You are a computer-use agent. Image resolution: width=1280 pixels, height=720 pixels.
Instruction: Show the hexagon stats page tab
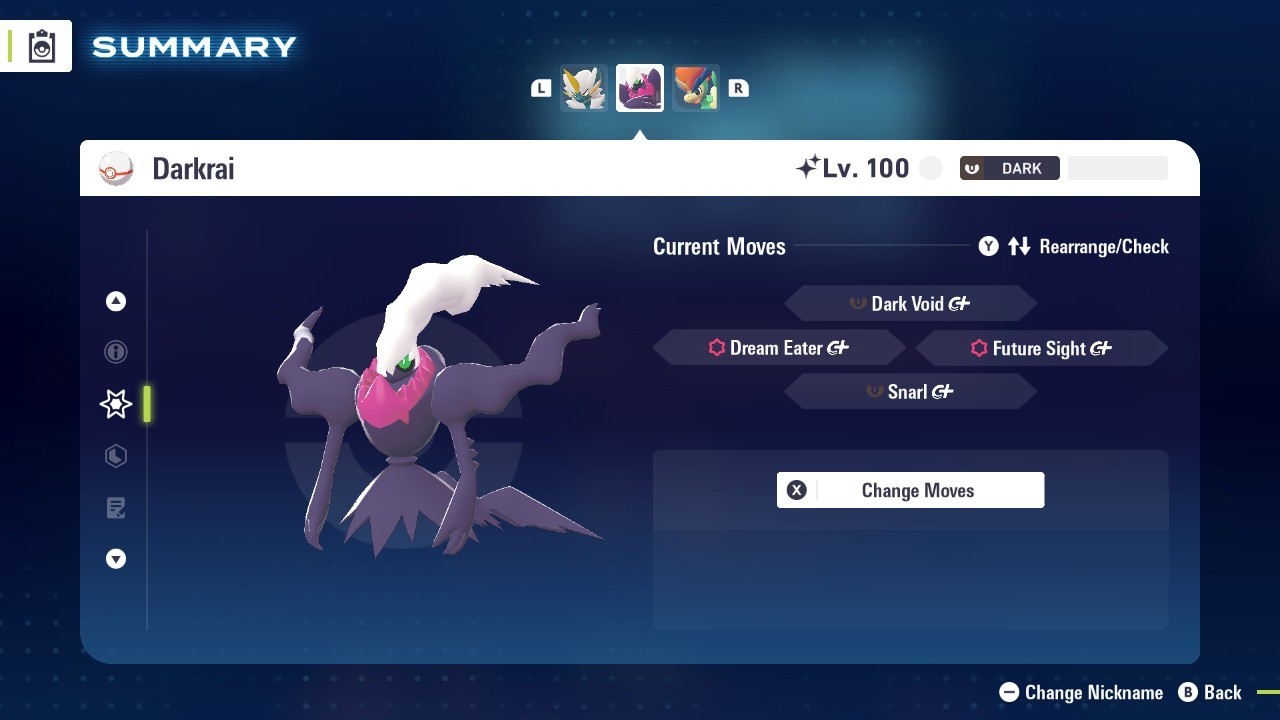[x=116, y=456]
